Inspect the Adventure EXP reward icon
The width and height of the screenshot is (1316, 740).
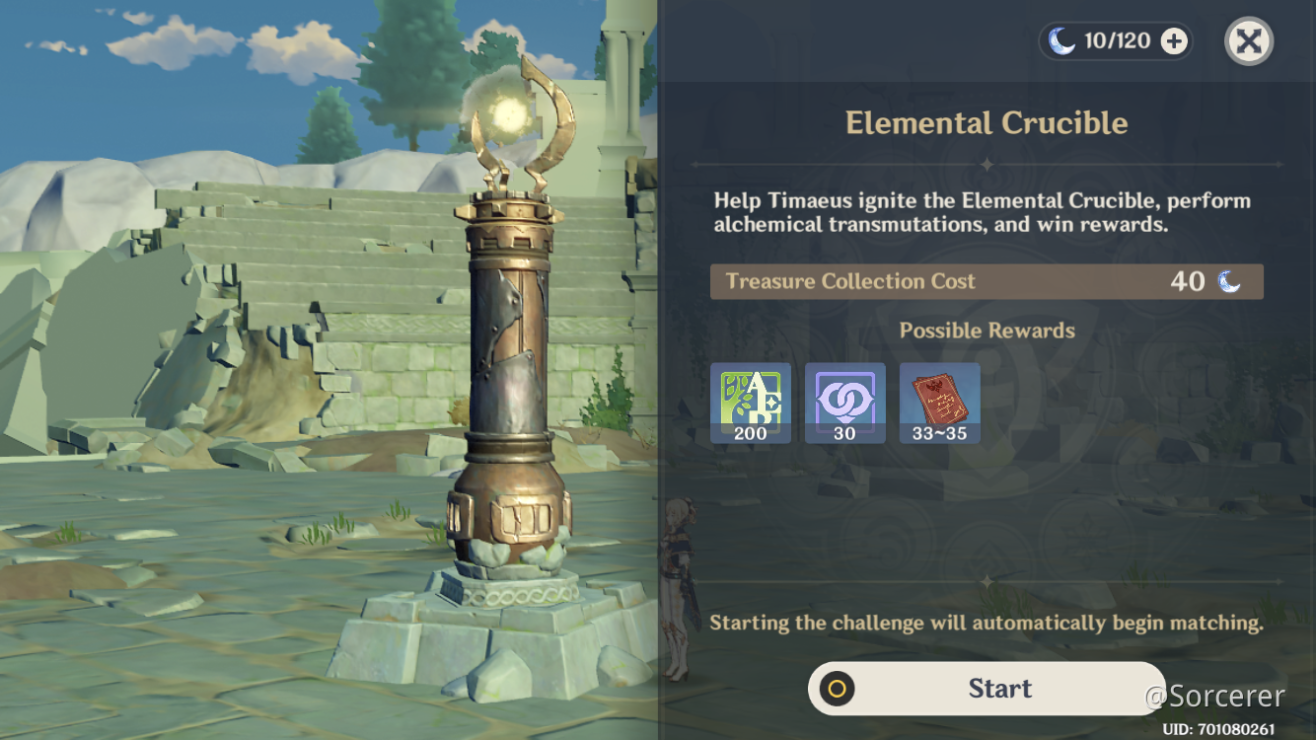(x=750, y=402)
